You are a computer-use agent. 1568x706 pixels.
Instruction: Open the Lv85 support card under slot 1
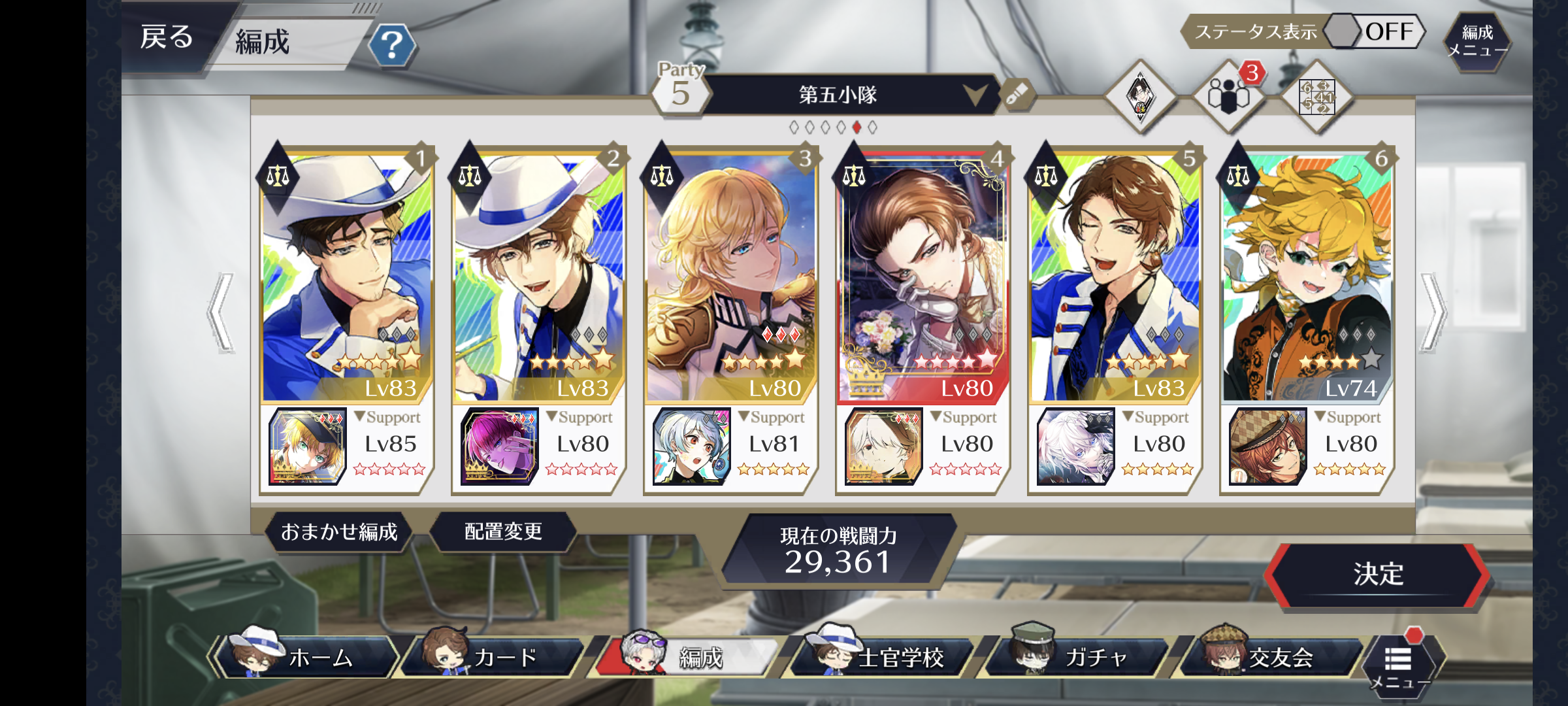tap(308, 446)
